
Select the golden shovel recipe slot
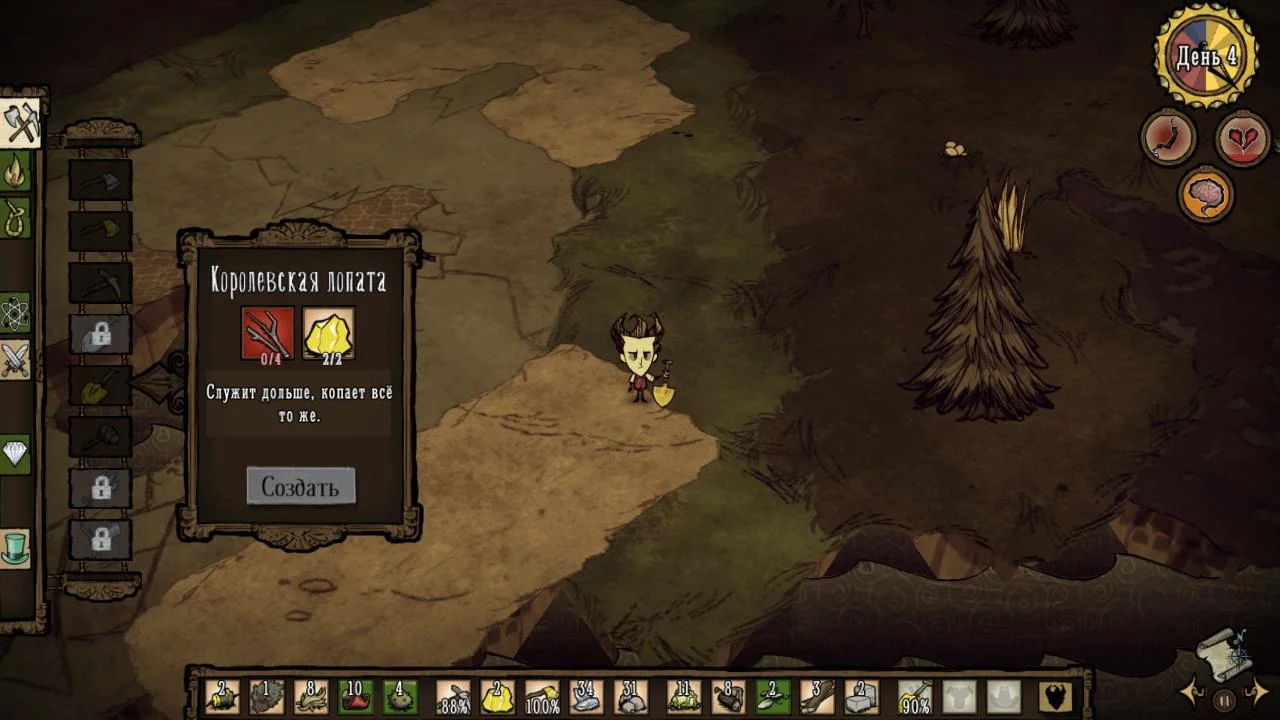tap(100, 387)
